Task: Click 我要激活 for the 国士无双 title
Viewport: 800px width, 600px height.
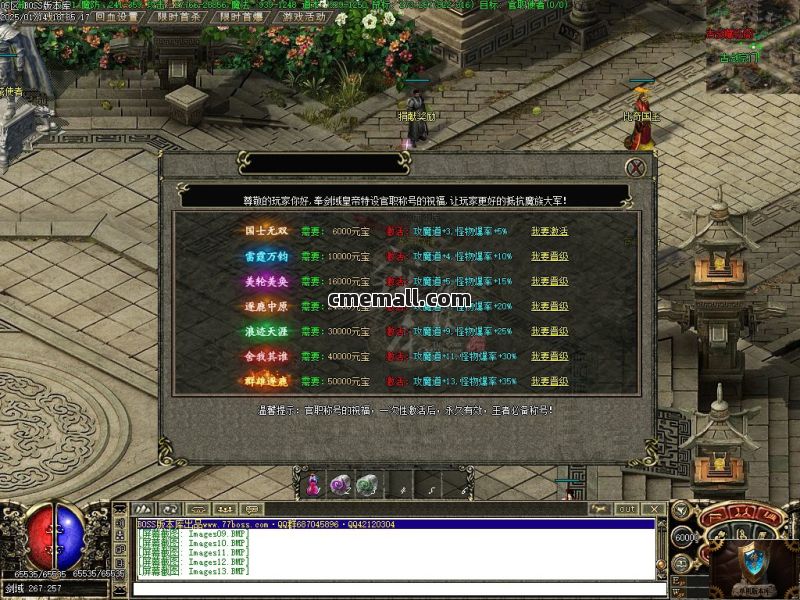Action: pyautogui.click(x=549, y=231)
